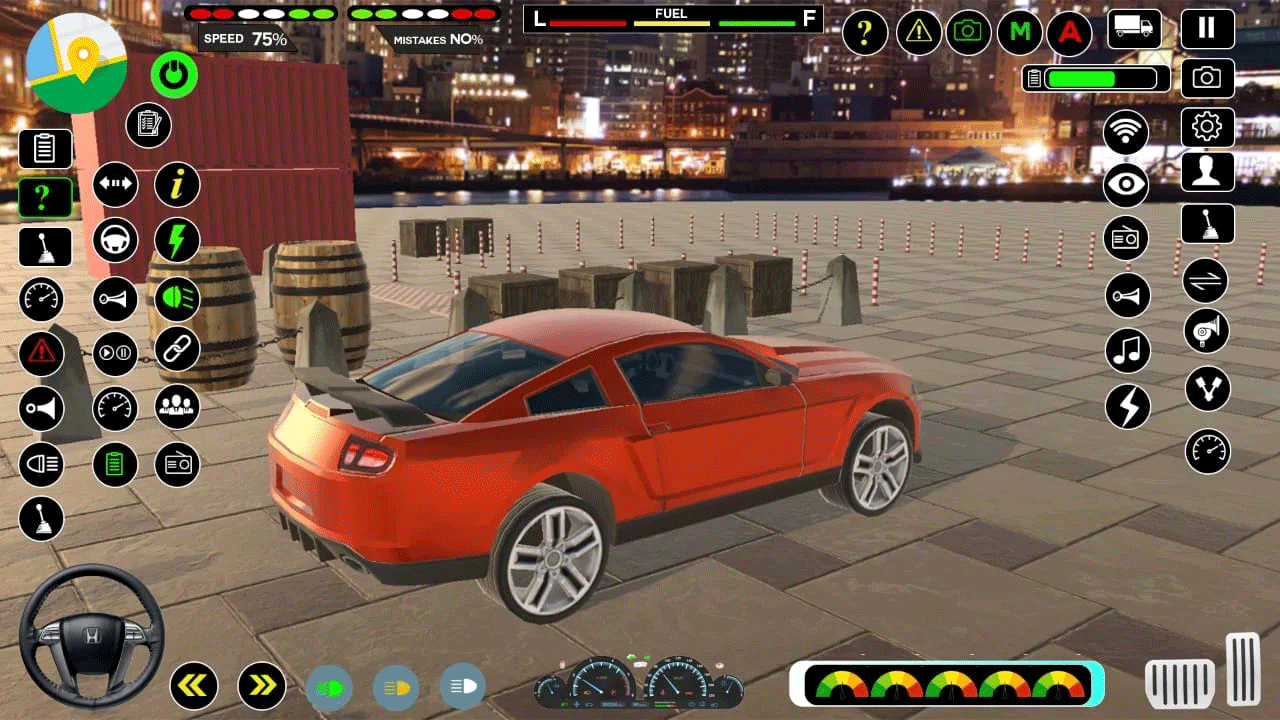
Task: Open the green question mark help panel
Action: 44,197
